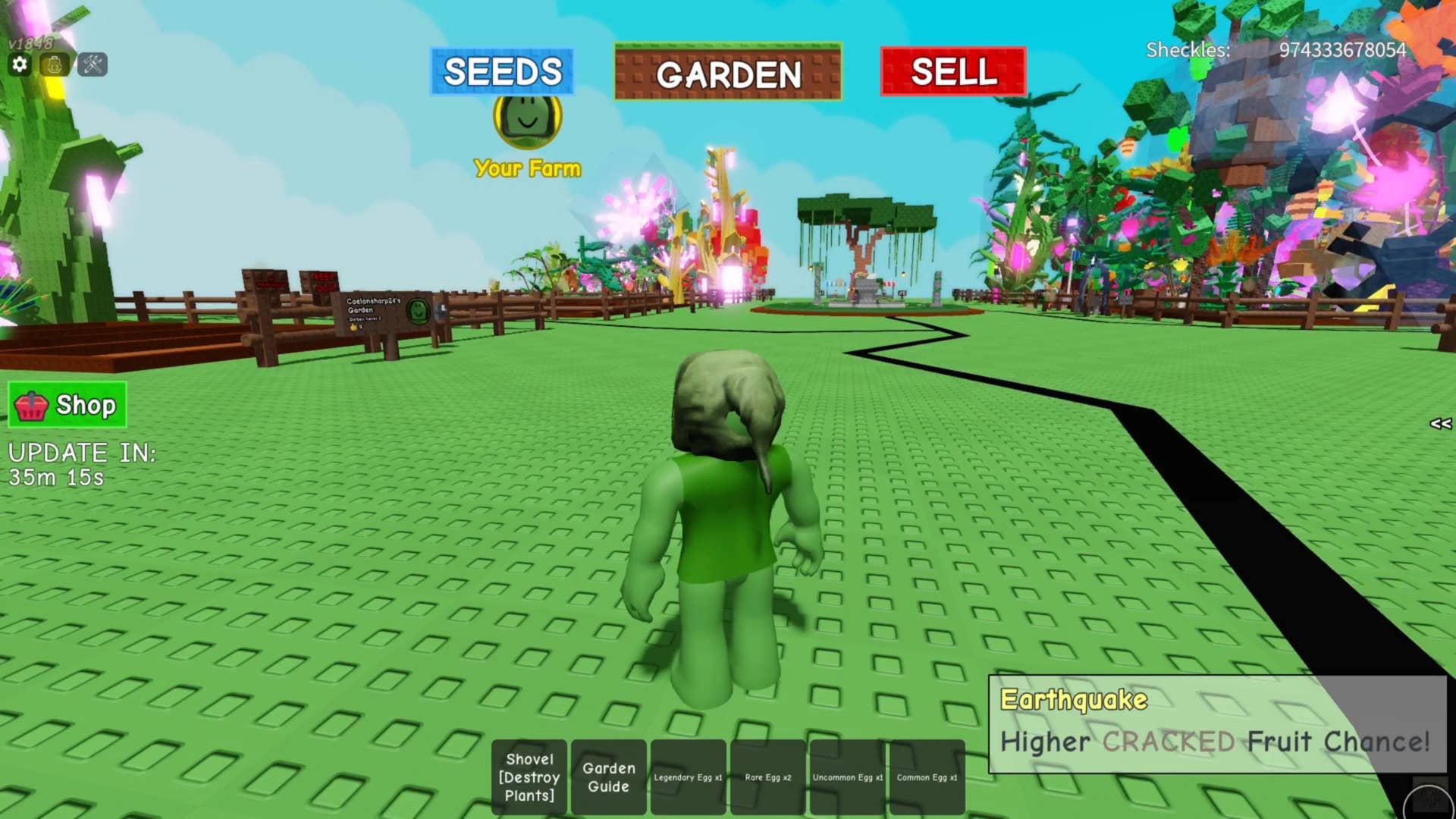Click the red SELL button
1456x819 pixels.
click(x=953, y=72)
